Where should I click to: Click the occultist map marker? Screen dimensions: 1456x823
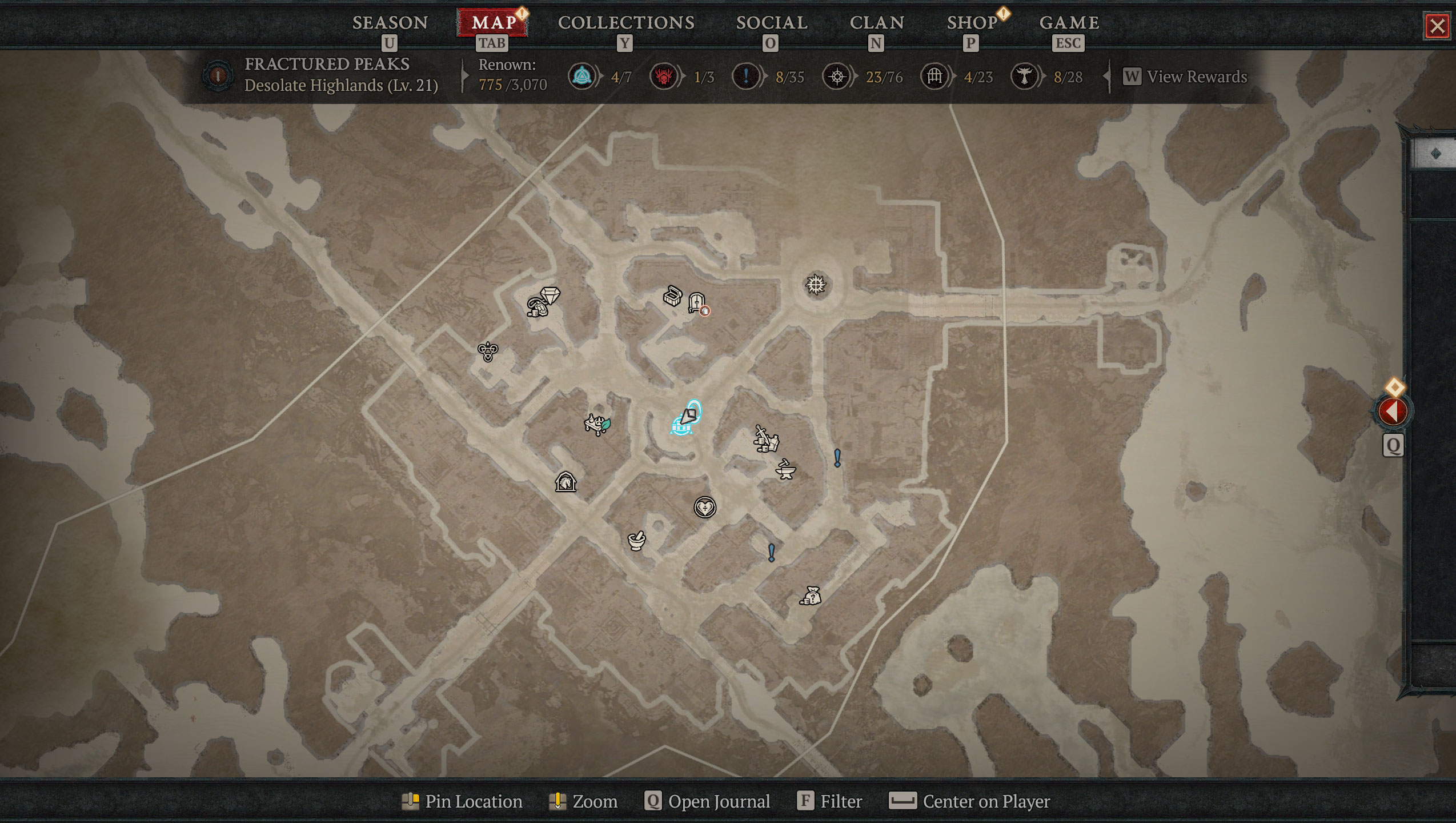[x=488, y=351]
